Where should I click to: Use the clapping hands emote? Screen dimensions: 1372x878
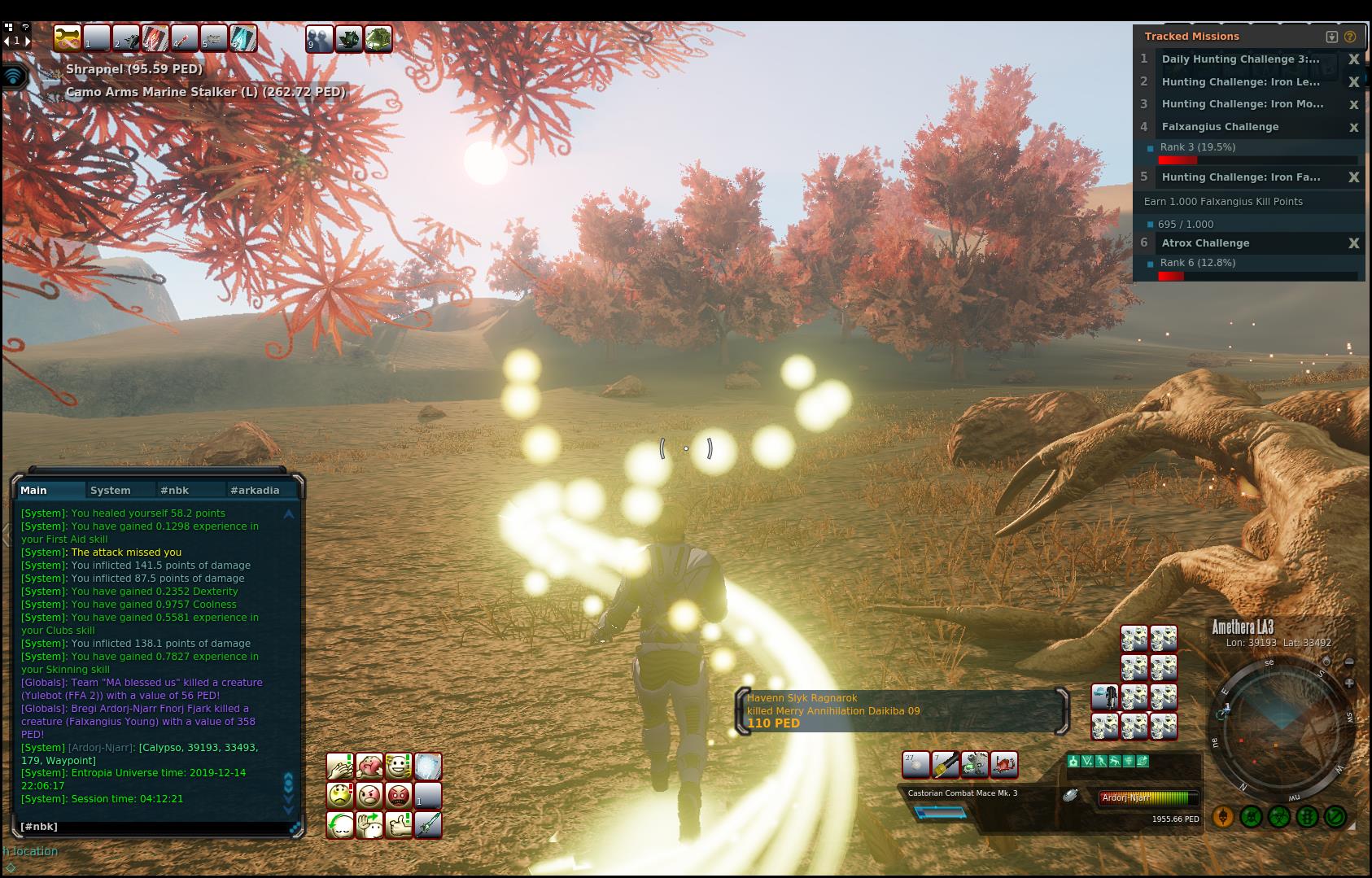click(339, 767)
